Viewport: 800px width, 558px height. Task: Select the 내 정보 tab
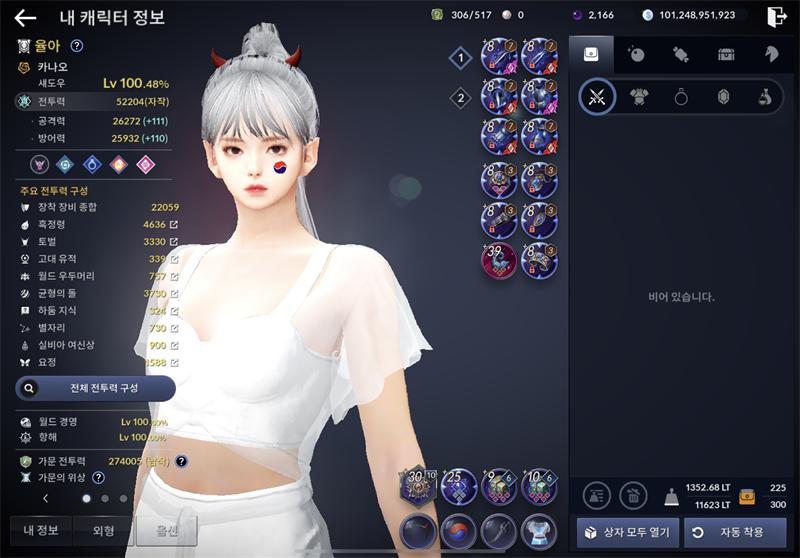[41, 530]
